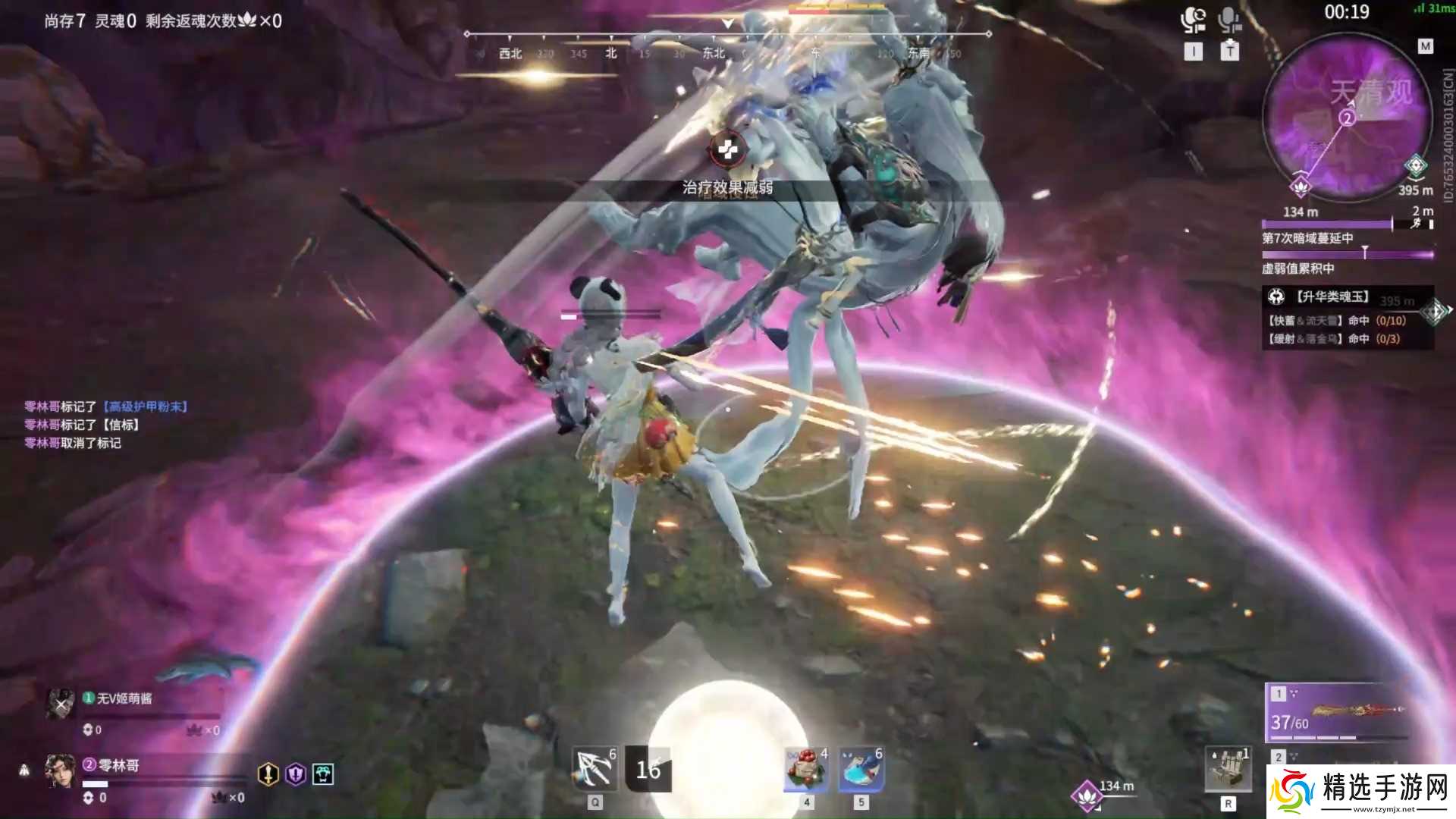Click player 零林哥's portrait
Screen dimensions: 1456x819
pyautogui.click(x=60, y=771)
